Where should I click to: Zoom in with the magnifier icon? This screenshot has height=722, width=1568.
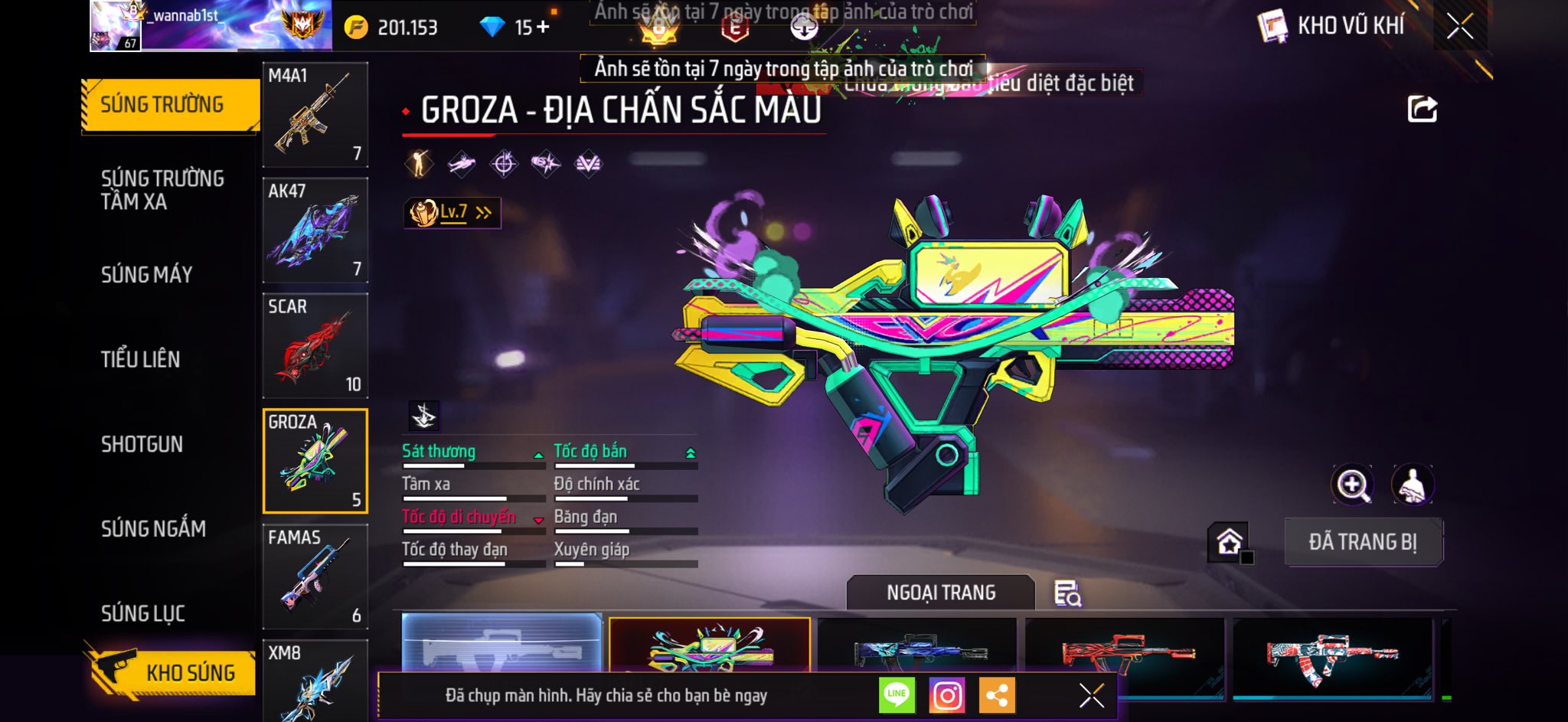(1353, 485)
